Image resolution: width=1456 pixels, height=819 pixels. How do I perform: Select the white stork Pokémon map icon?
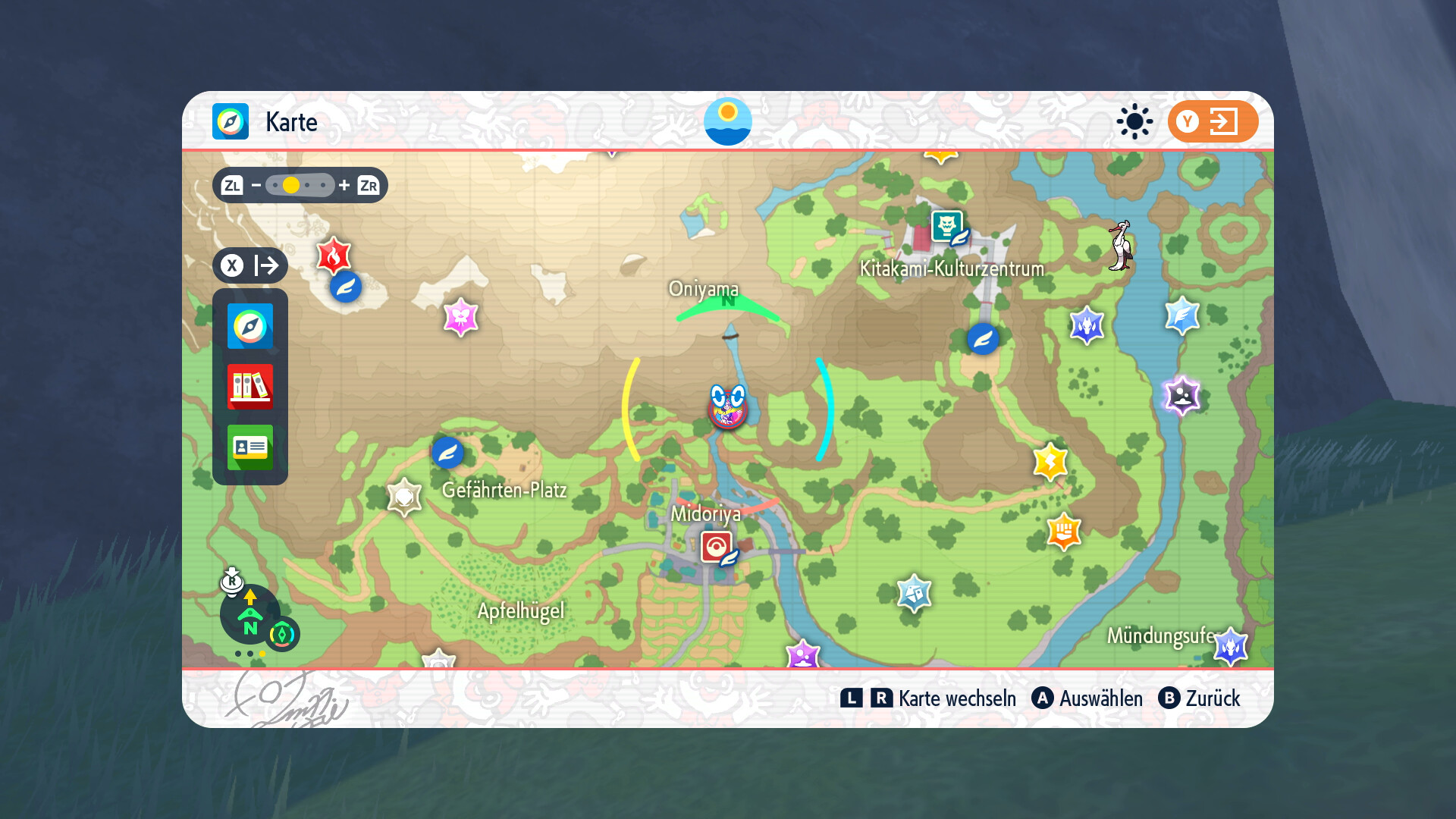1120,246
